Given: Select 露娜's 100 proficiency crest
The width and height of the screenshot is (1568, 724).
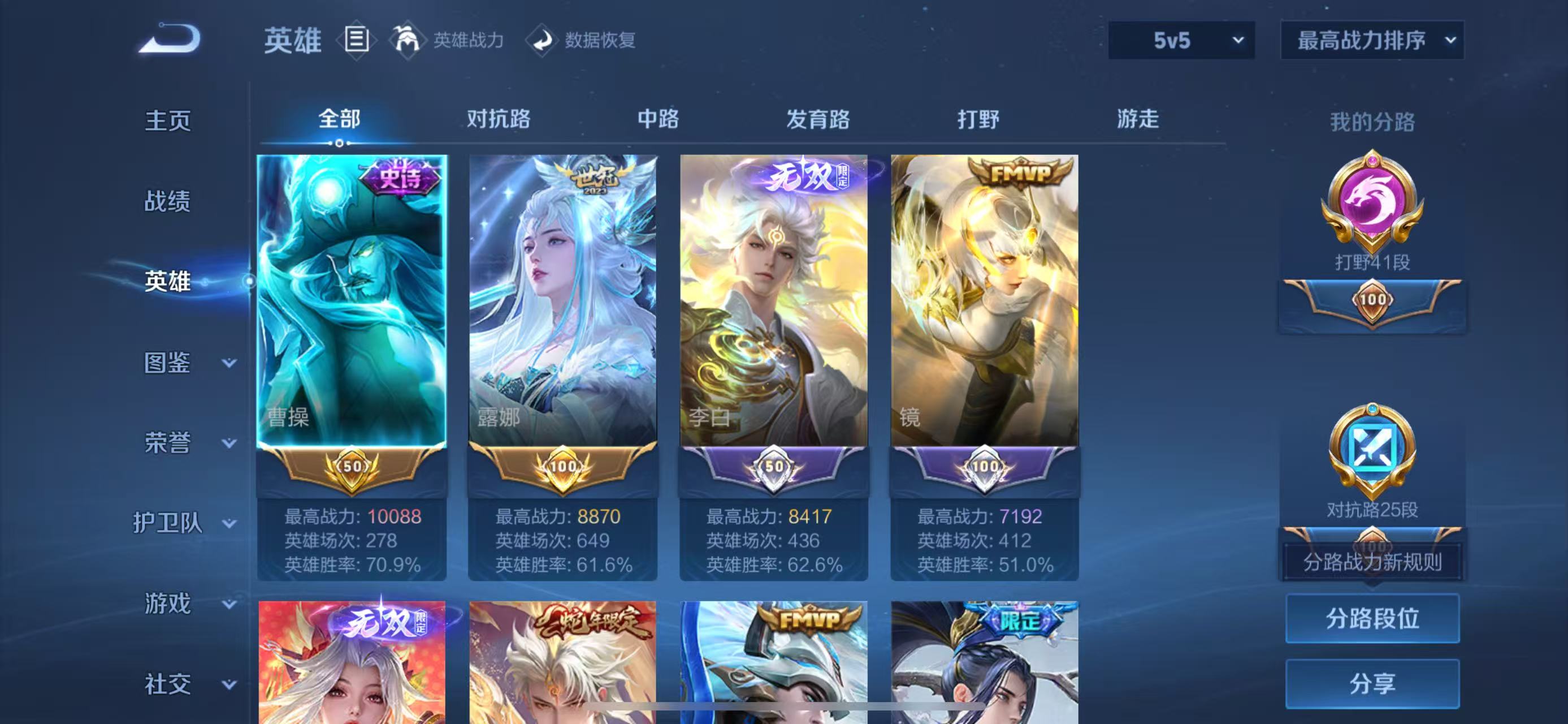Looking at the screenshot, I should [x=562, y=467].
